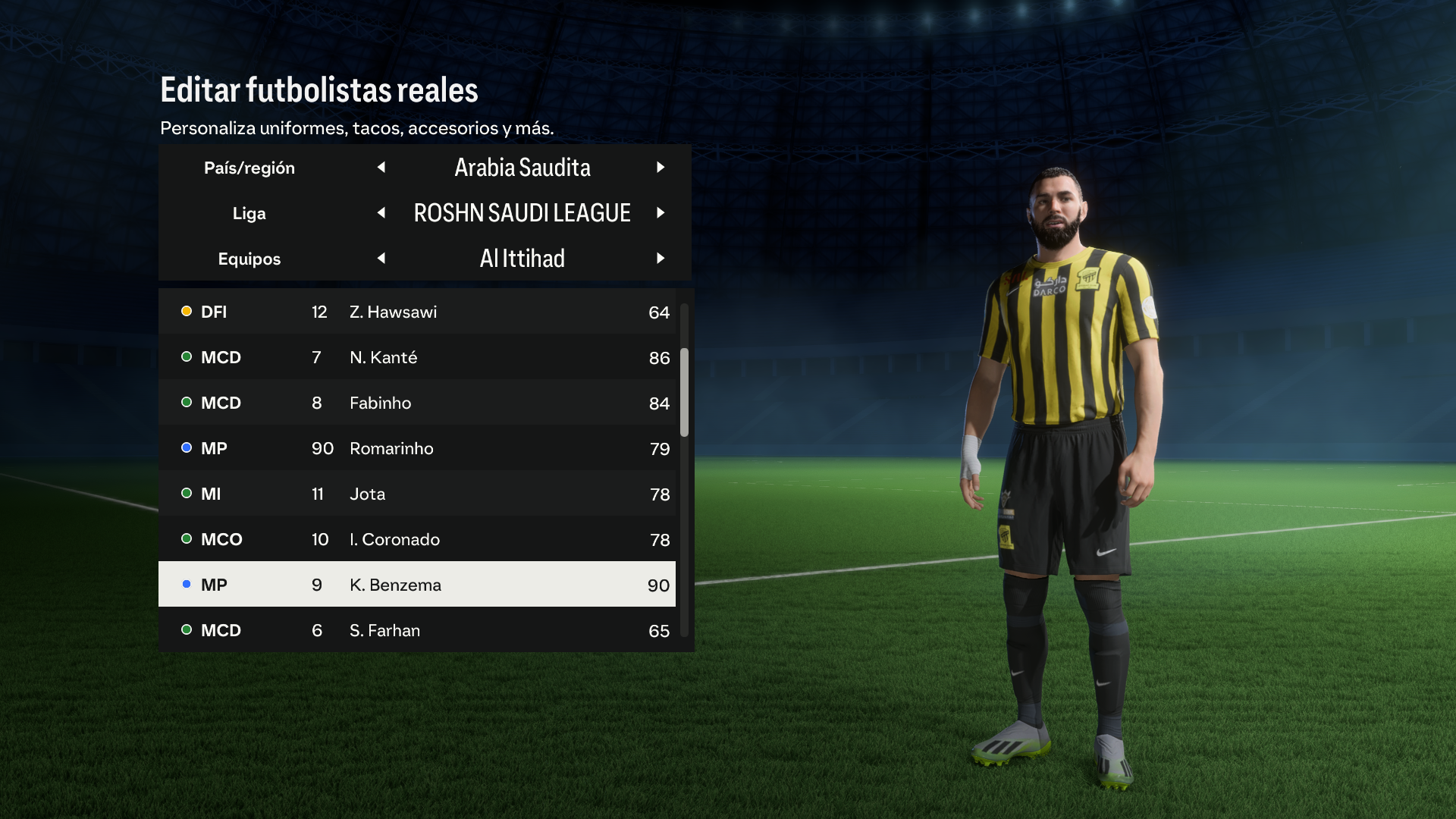This screenshot has height=819, width=1456.
Task: Go to previous Liga with left arrow
Action: (381, 213)
